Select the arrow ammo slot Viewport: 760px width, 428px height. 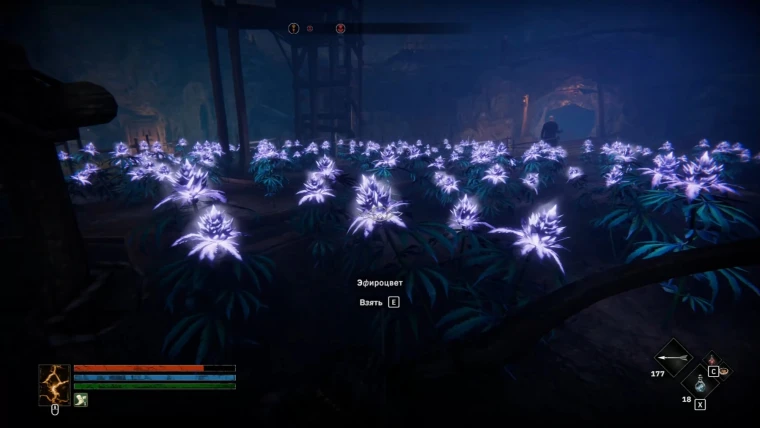[x=672, y=356]
